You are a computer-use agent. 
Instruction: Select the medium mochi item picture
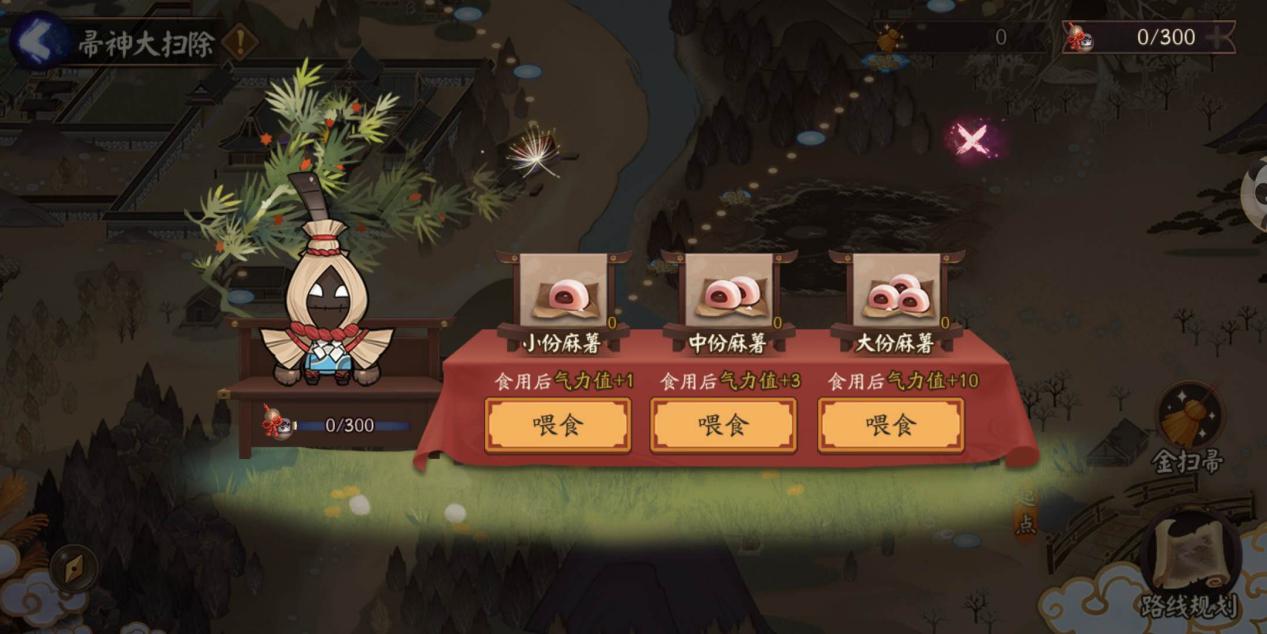pos(729,290)
